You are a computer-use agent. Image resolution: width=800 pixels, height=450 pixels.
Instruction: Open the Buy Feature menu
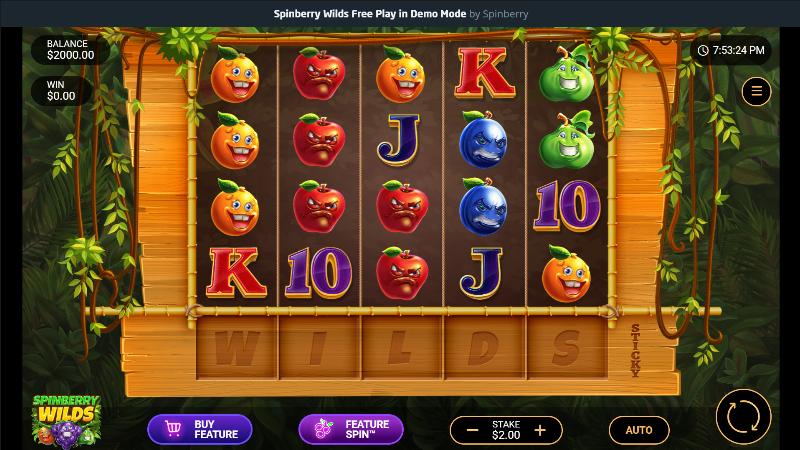point(200,429)
